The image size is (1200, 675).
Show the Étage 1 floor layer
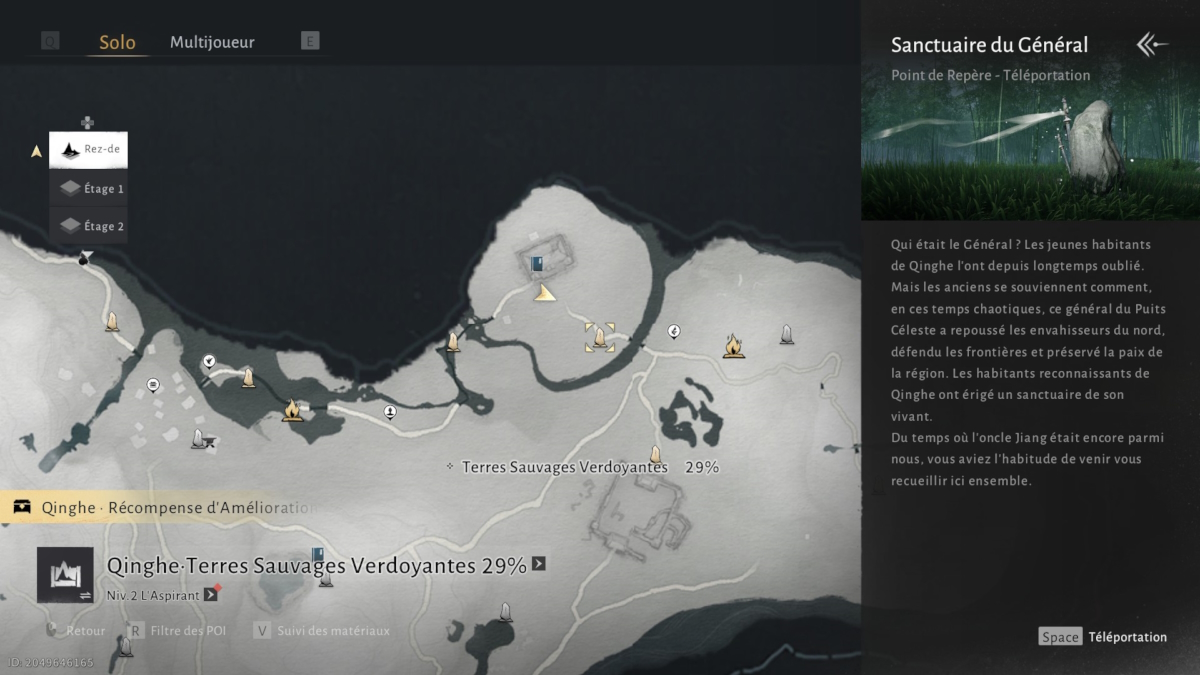coord(89,188)
